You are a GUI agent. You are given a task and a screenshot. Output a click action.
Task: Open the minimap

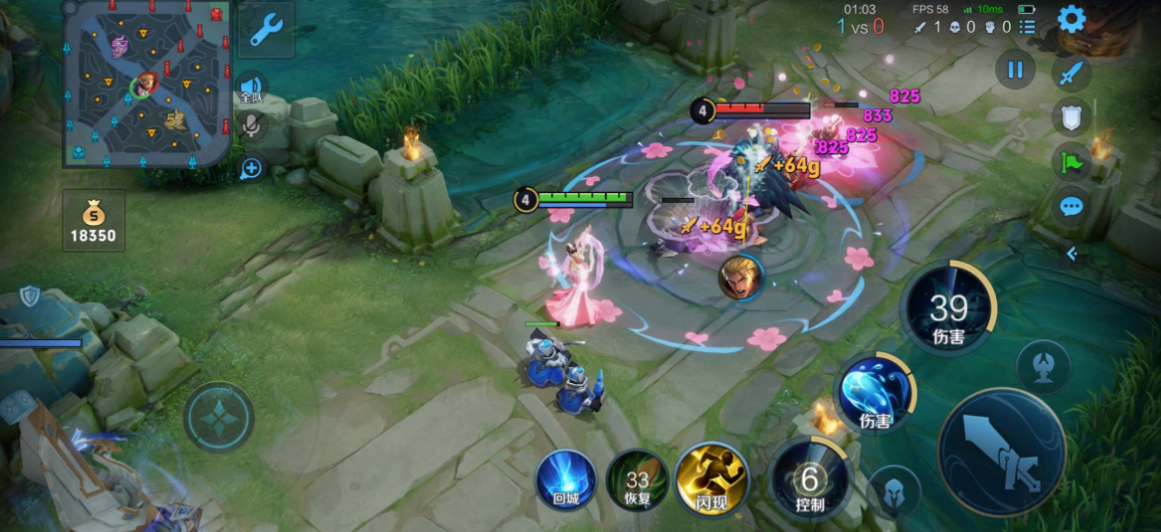coord(147,82)
